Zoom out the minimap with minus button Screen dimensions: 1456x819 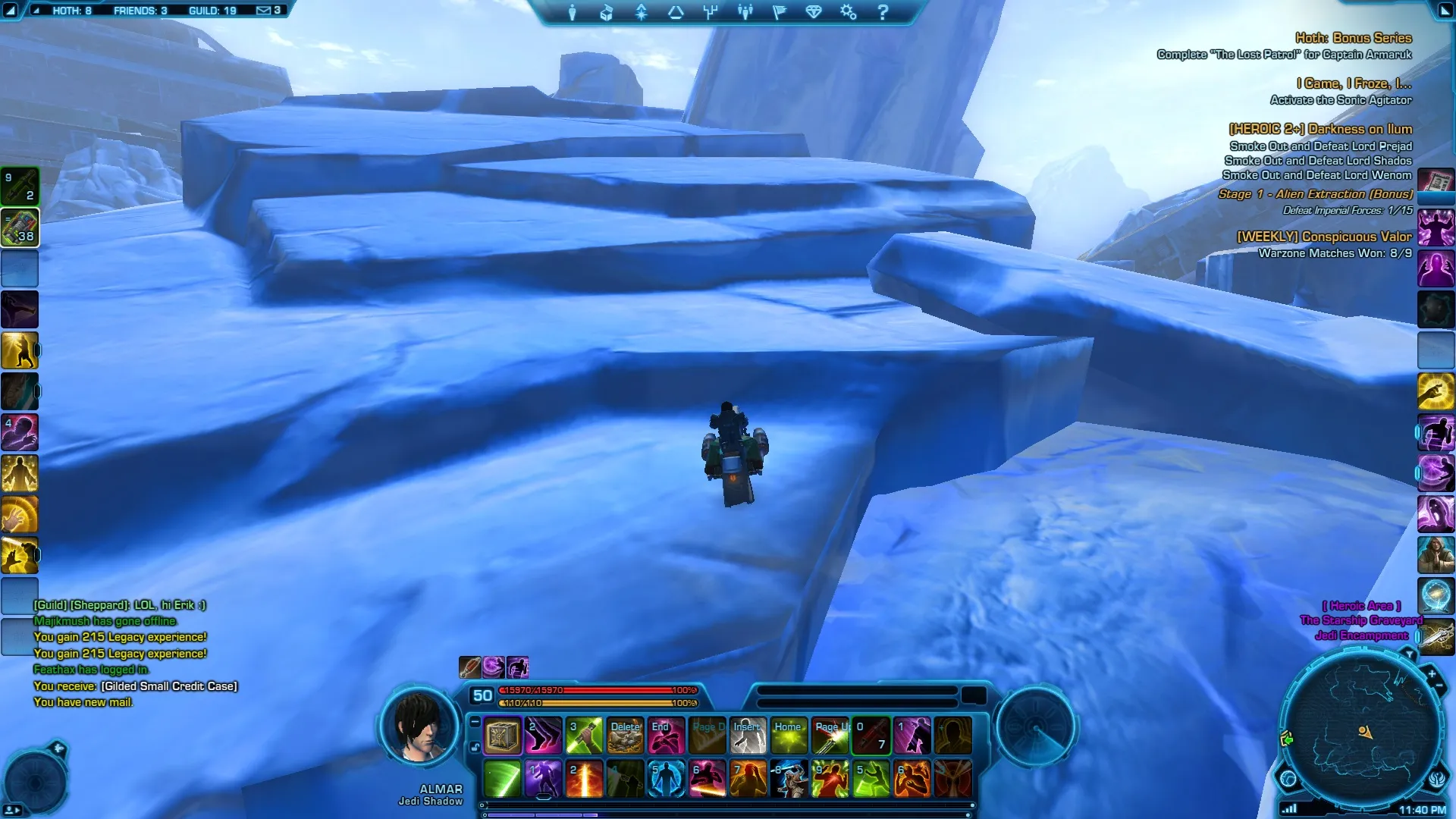click(x=1439, y=686)
